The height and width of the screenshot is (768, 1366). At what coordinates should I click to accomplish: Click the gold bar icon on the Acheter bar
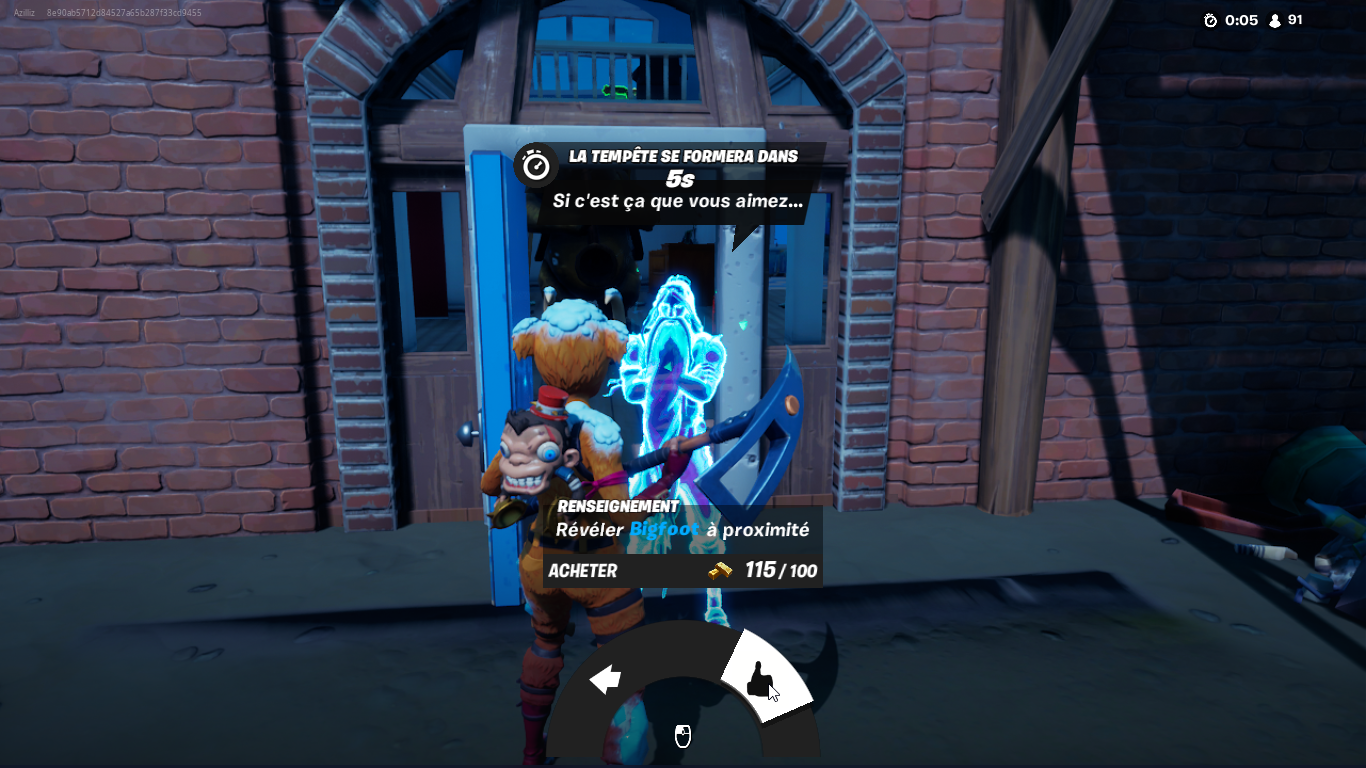click(x=722, y=571)
